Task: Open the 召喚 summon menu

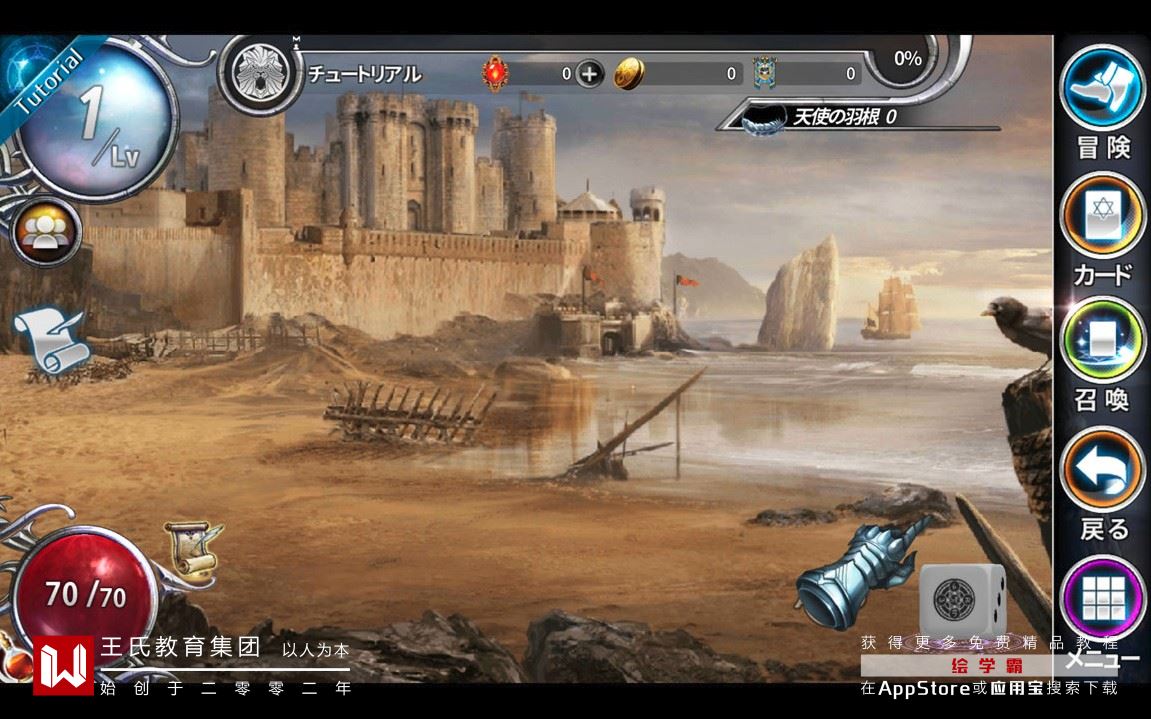Action: 1102,340
